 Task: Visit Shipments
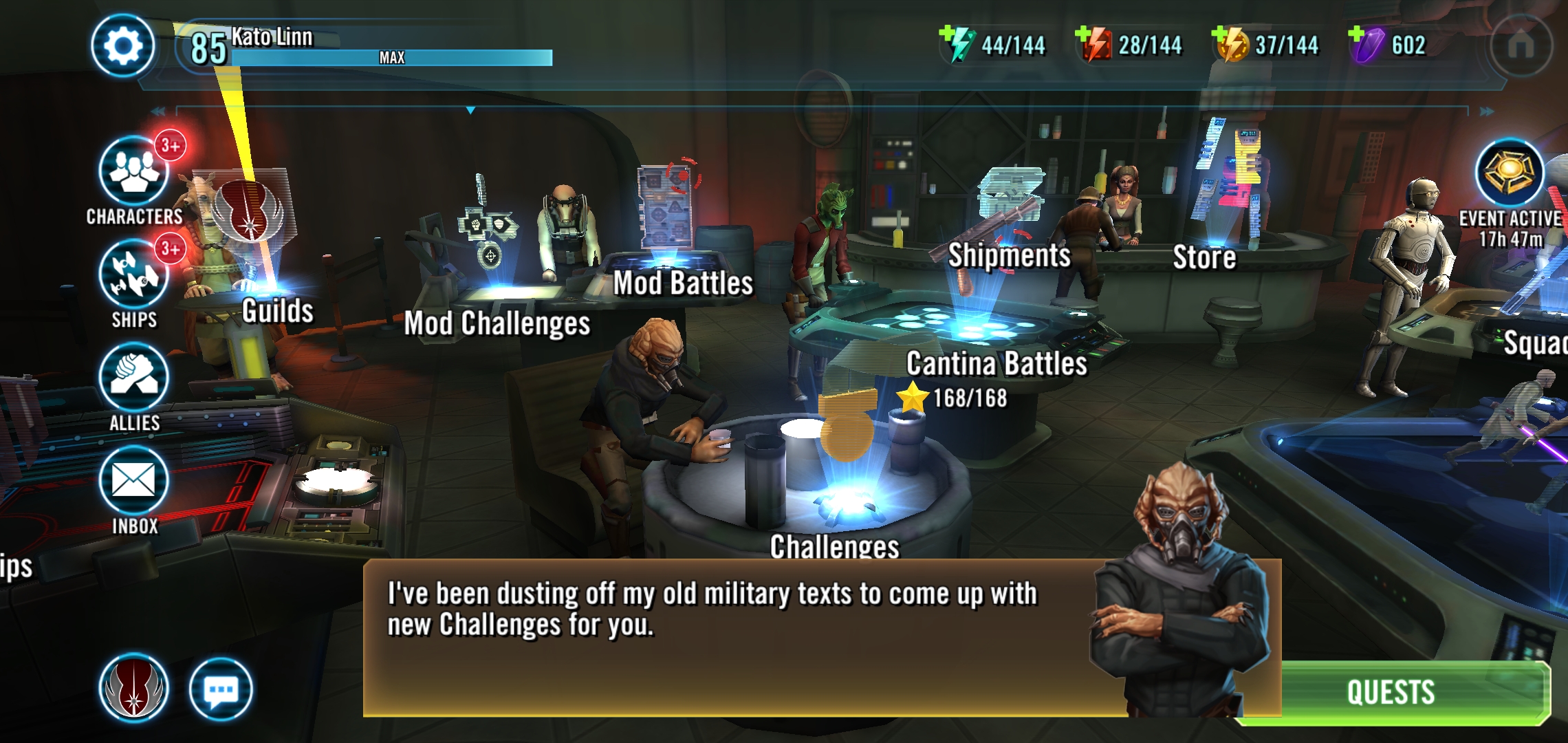(1009, 255)
